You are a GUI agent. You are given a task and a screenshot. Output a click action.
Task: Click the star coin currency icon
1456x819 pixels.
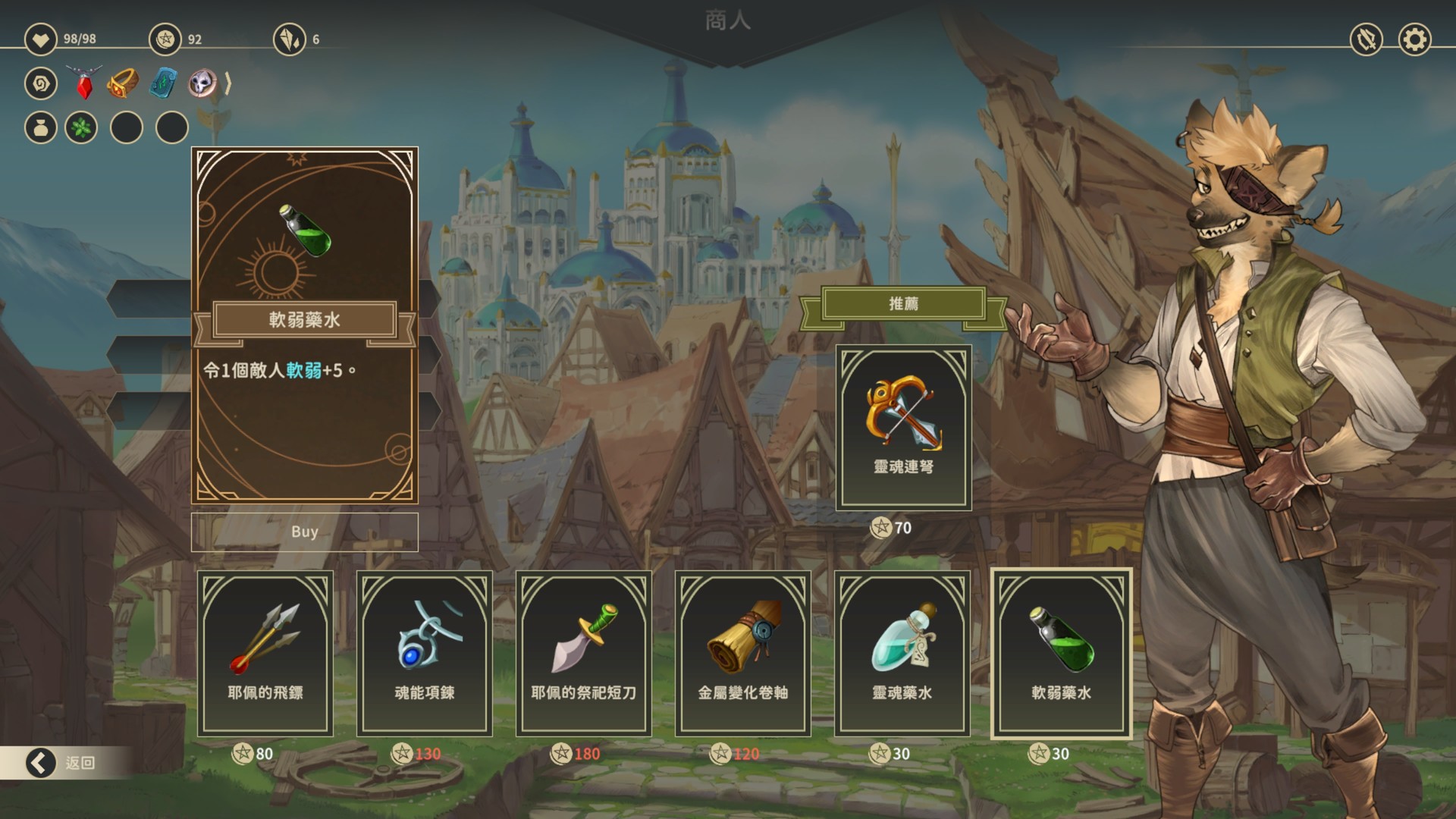164,40
